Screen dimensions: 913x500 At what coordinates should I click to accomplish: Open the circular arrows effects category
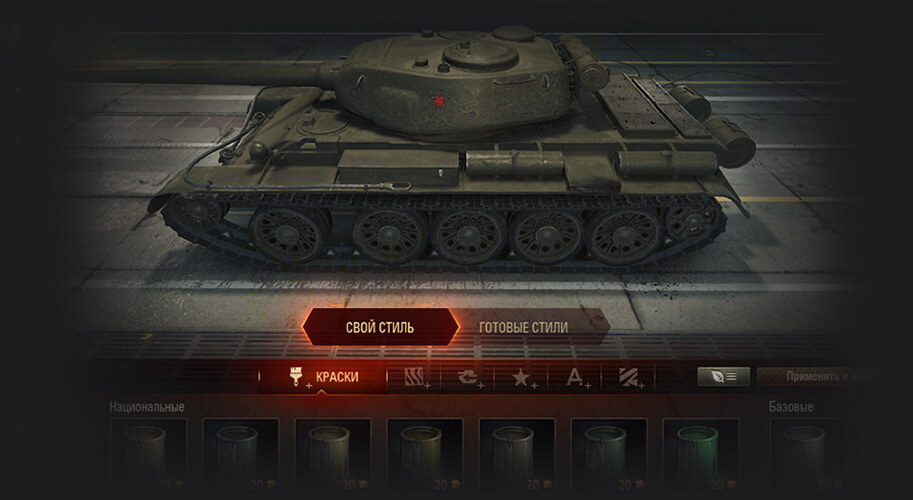pyautogui.click(x=469, y=377)
